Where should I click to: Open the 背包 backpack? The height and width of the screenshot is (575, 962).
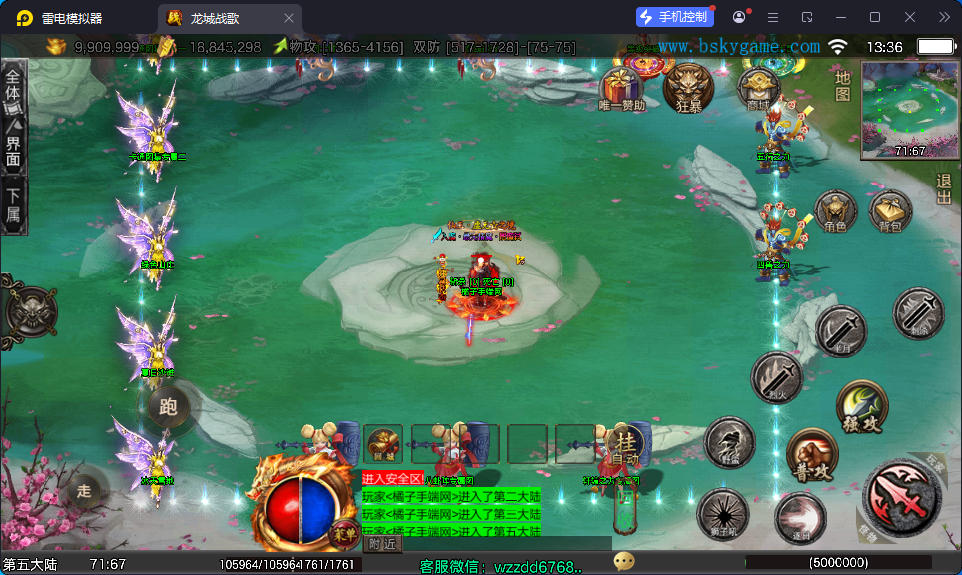(x=889, y=211)
